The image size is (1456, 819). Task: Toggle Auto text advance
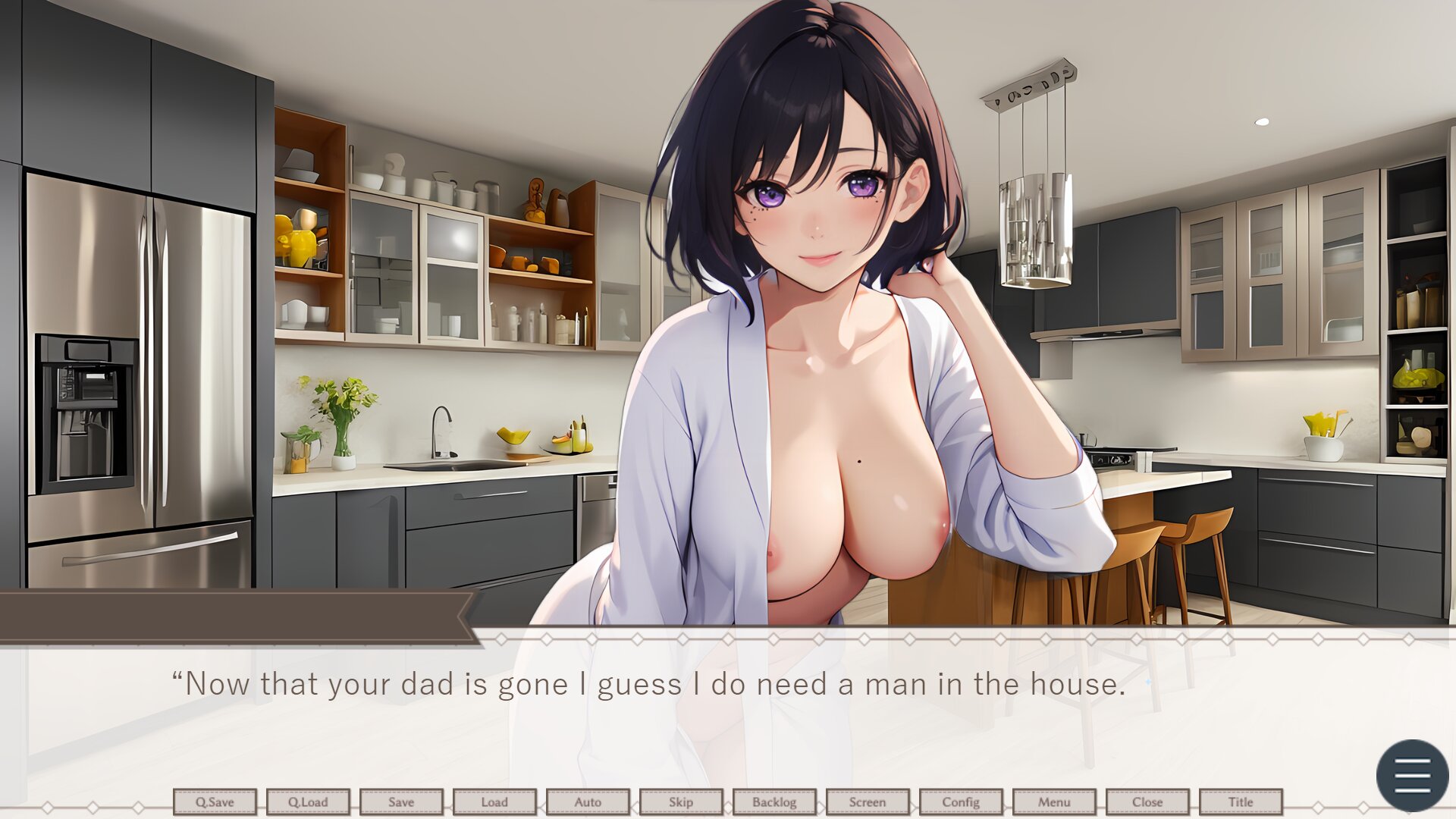[x=588, y=802]
